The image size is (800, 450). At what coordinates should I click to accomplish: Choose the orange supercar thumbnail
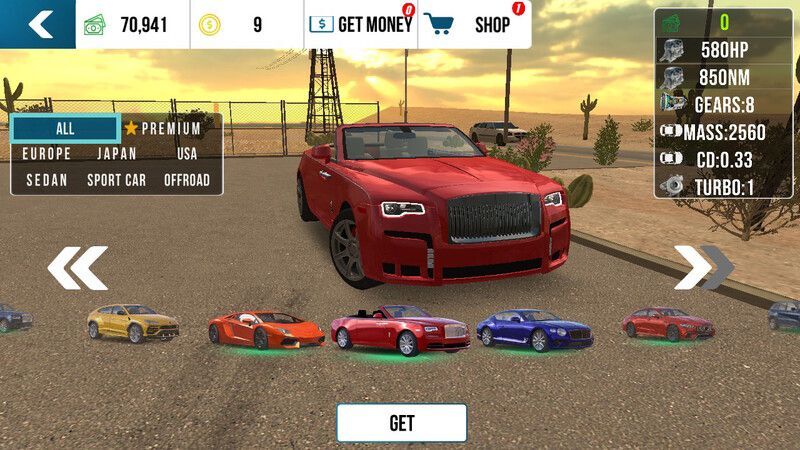(266, 328)
